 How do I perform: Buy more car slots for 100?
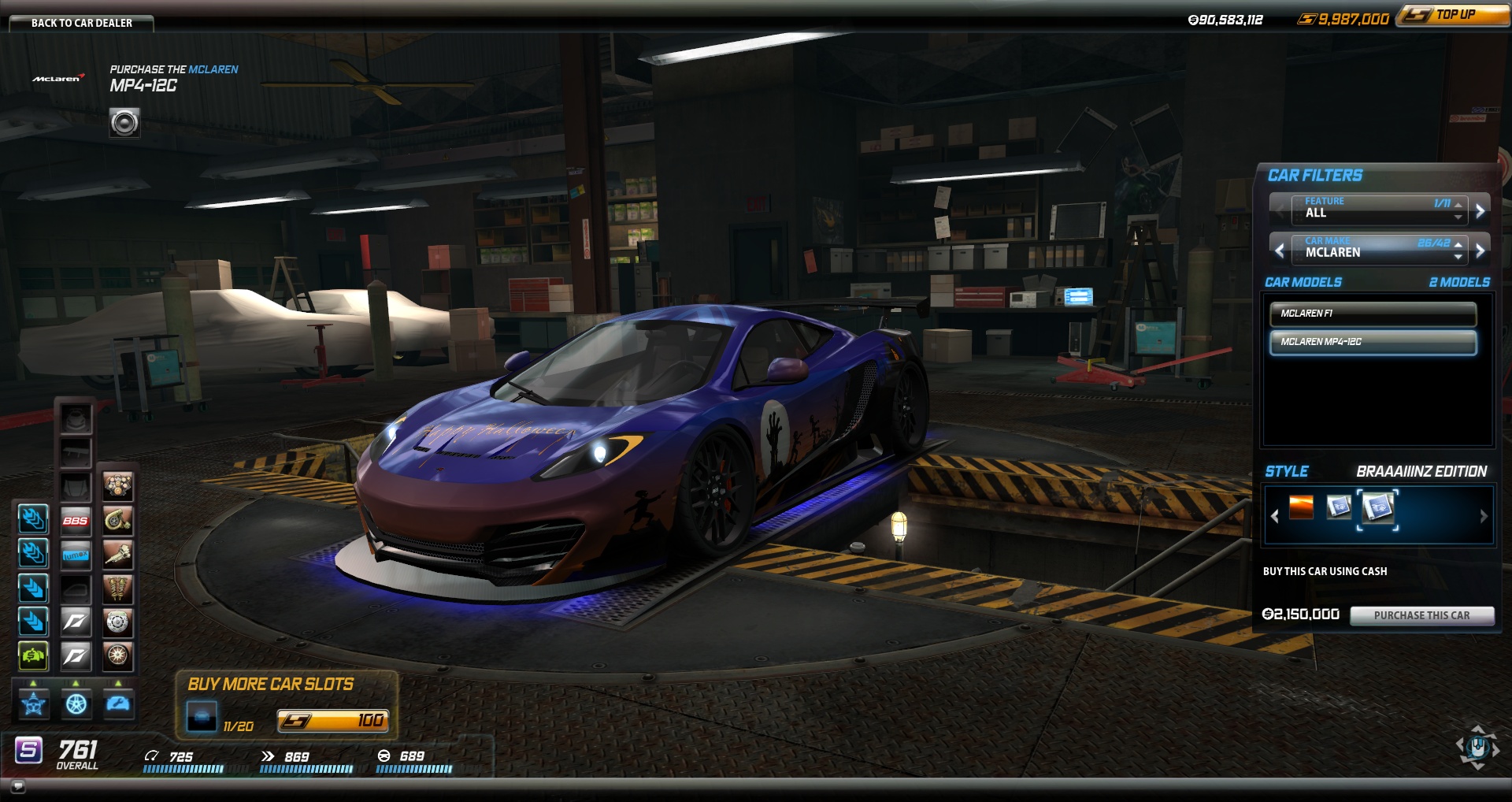pyautogui.click(x=332, y=720)
